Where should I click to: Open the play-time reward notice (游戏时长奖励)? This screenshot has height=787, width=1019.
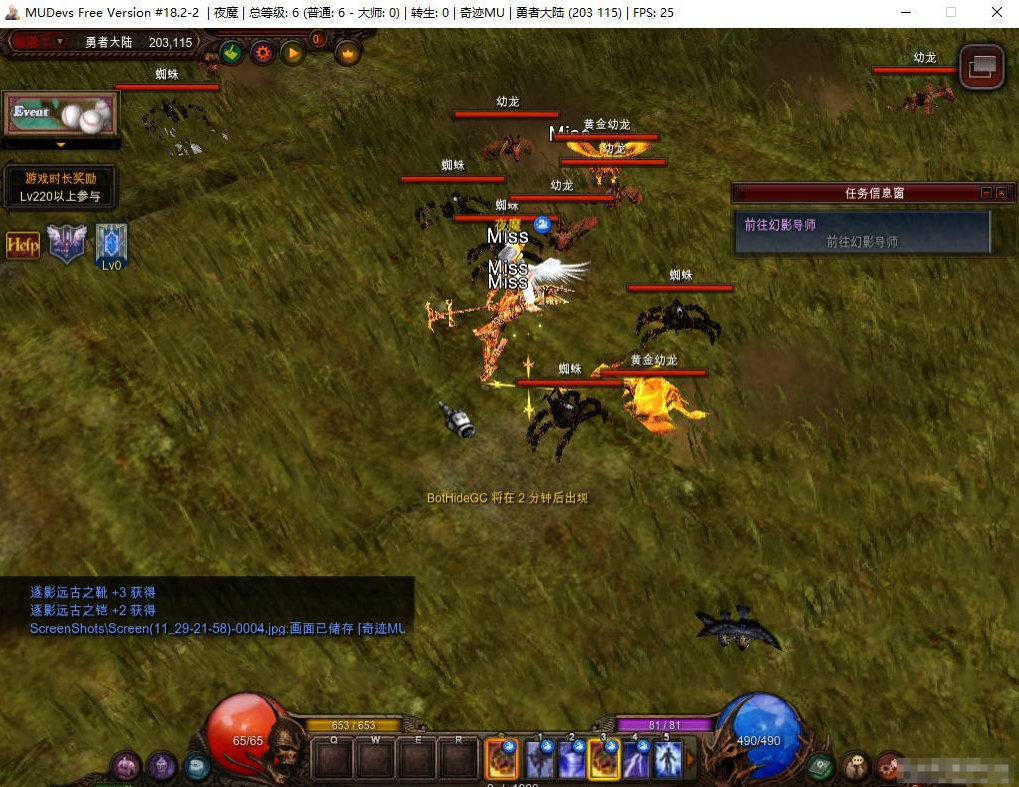60,187
